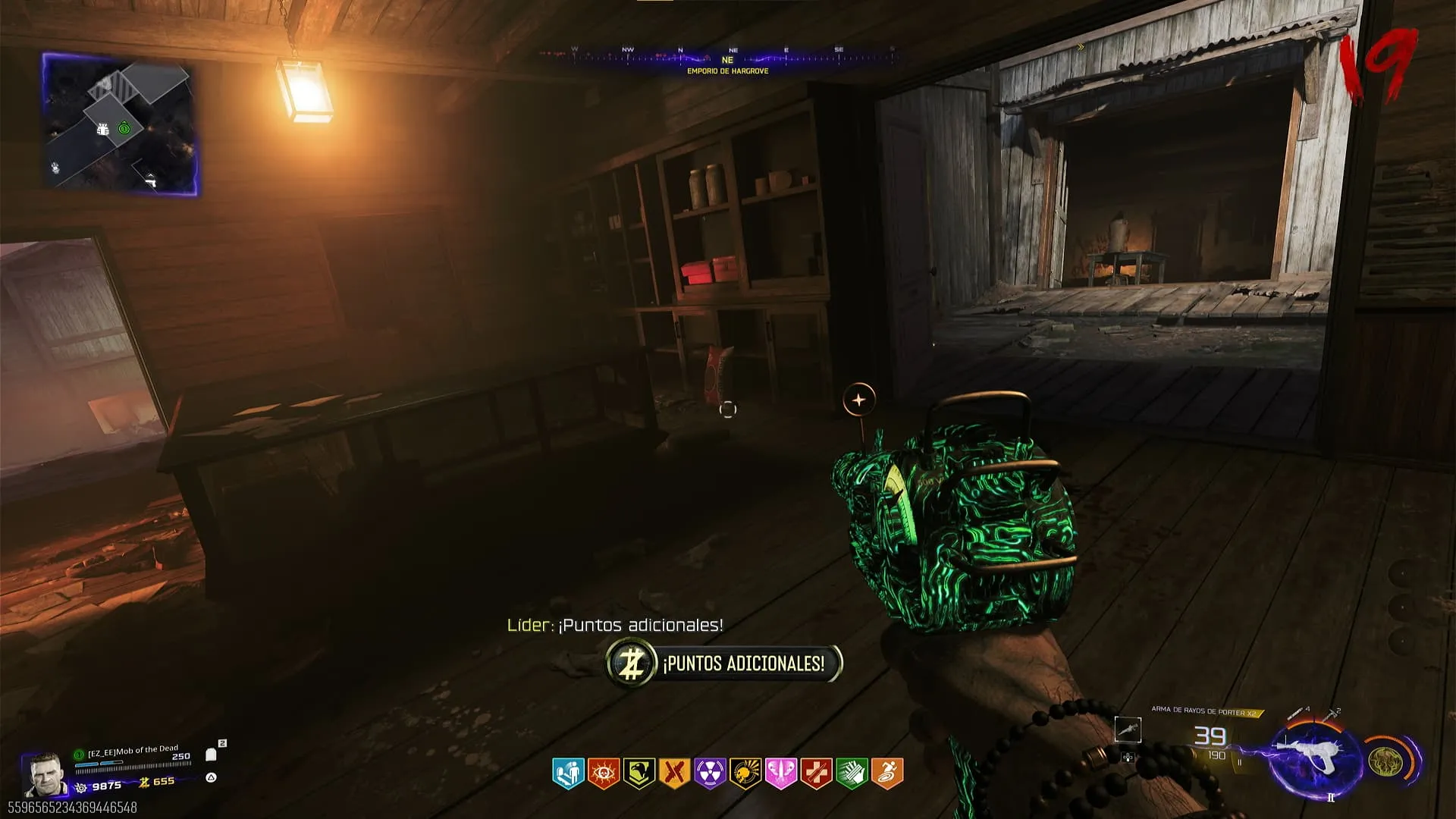Open the minimap in the corner
Viewport: 1456px width, 819px height.
point(120,125)
